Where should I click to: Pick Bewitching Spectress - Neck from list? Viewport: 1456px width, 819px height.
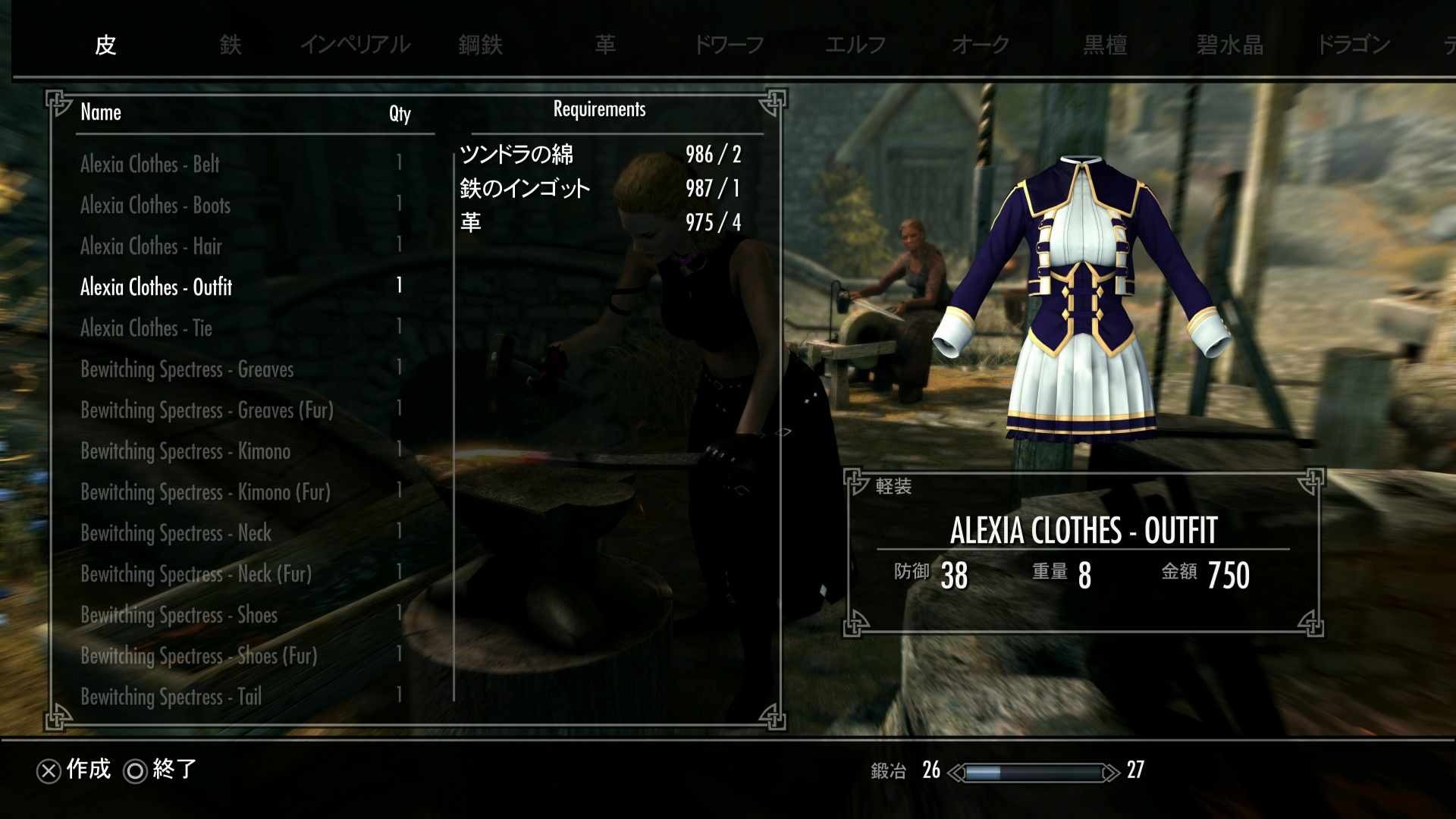pyautogui.click(x=175, y=532)
